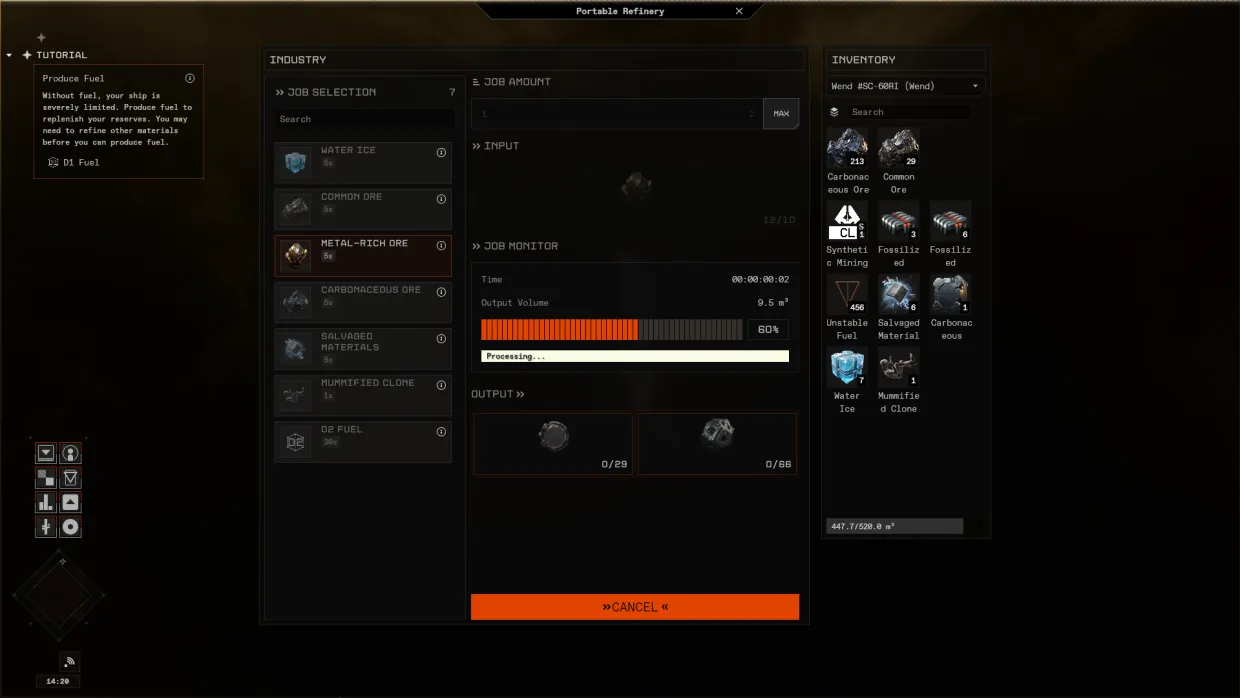Click the MAX job amount button
This screenshot has width=1240, height=698.
tap(781, 114)
